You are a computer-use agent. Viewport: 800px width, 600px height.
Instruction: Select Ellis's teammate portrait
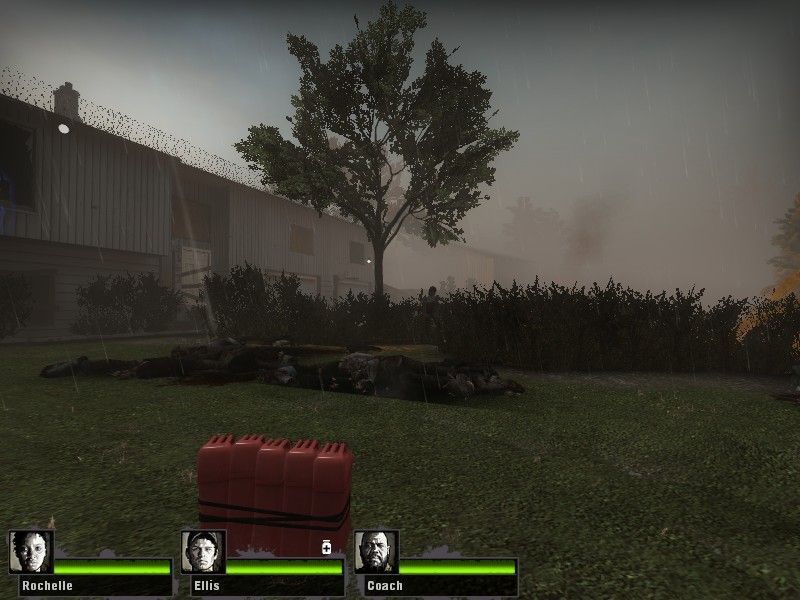203,552
